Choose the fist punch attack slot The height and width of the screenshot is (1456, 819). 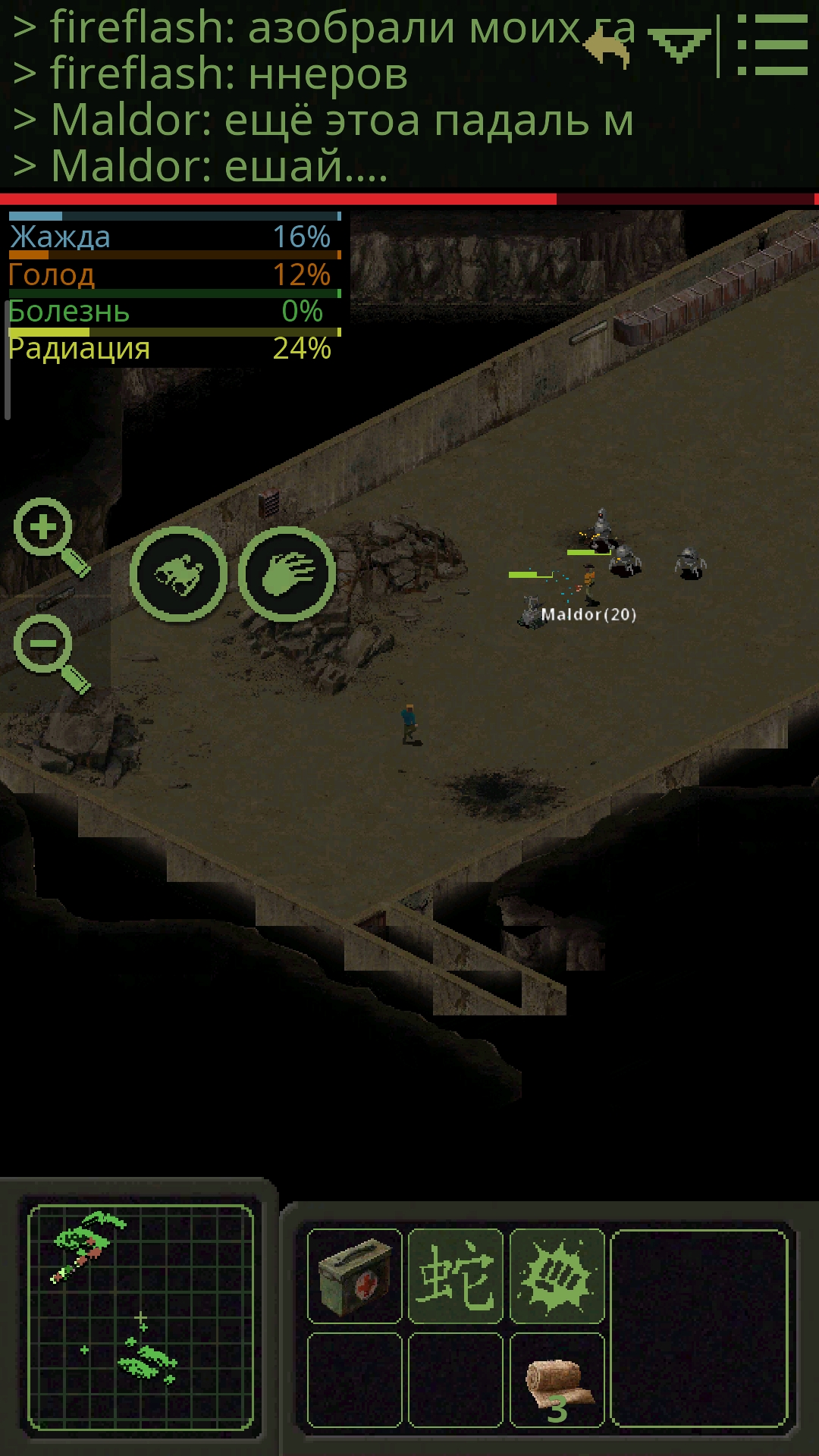557,1276
